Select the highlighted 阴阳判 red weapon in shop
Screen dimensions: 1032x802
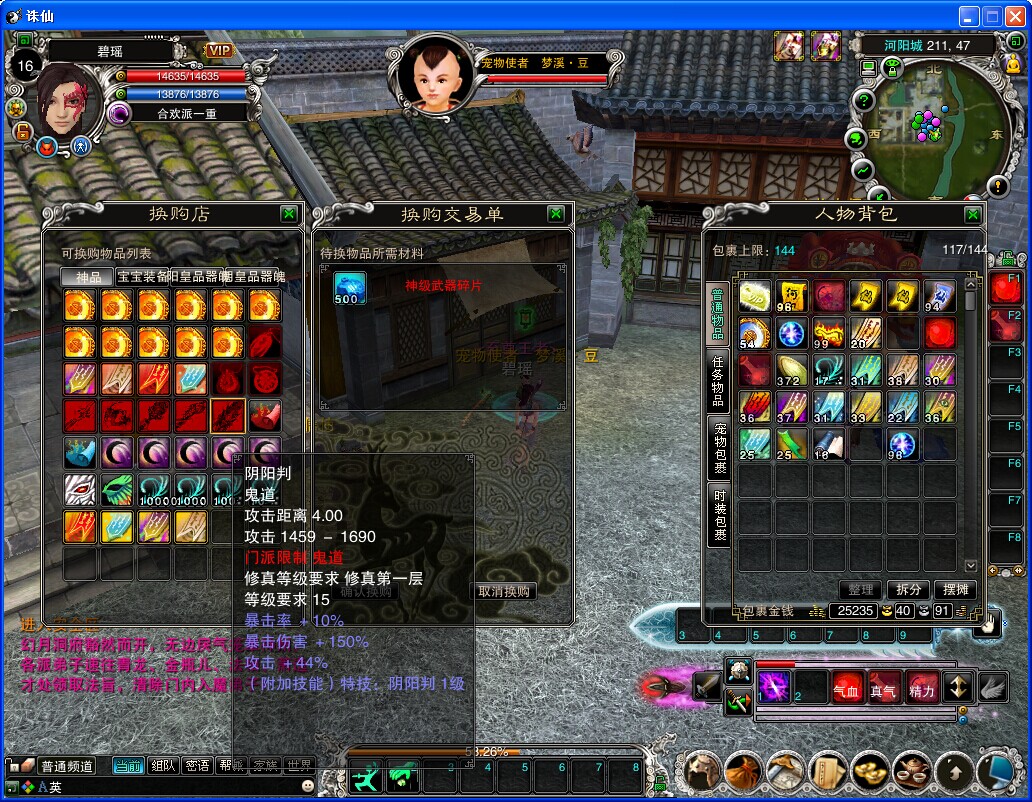[227, 414]
